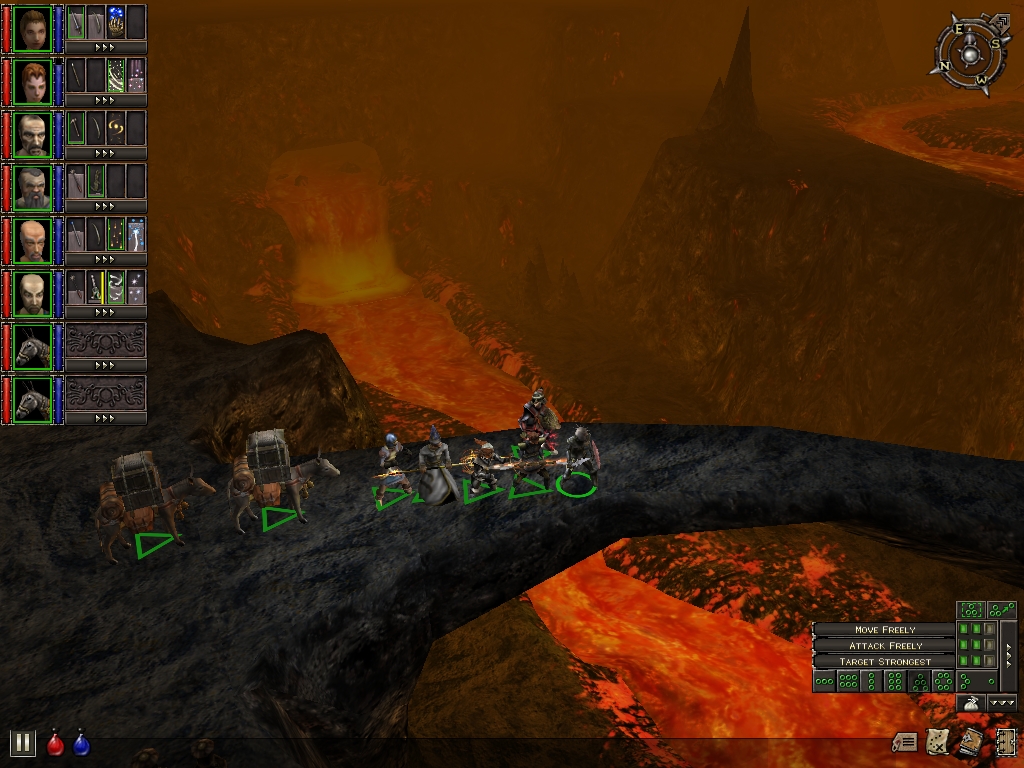Click the Attack Freely order bar
1024x768 pixels.
(882, 646)
